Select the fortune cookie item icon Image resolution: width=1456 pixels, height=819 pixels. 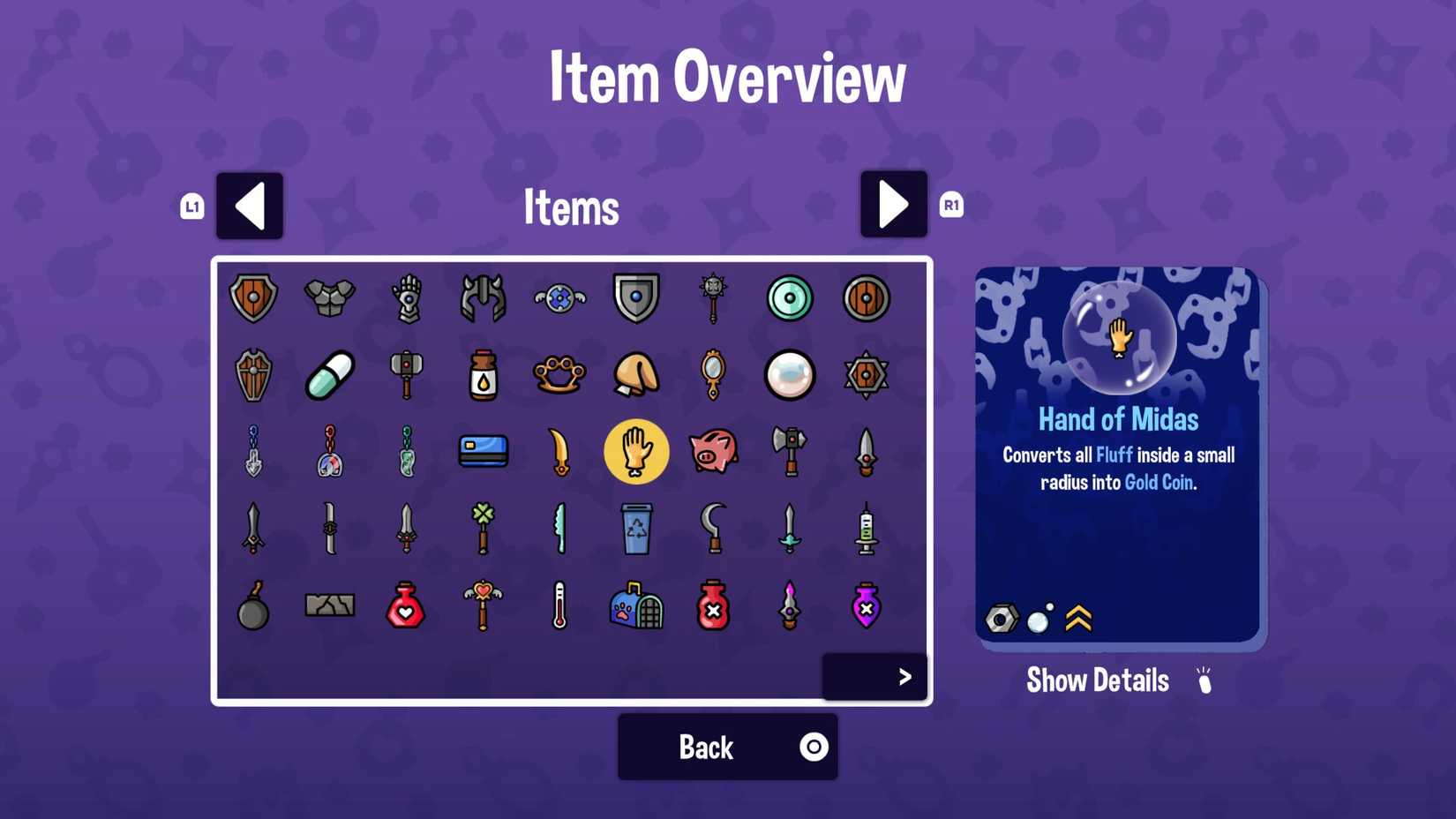click(x=637, y=375)
